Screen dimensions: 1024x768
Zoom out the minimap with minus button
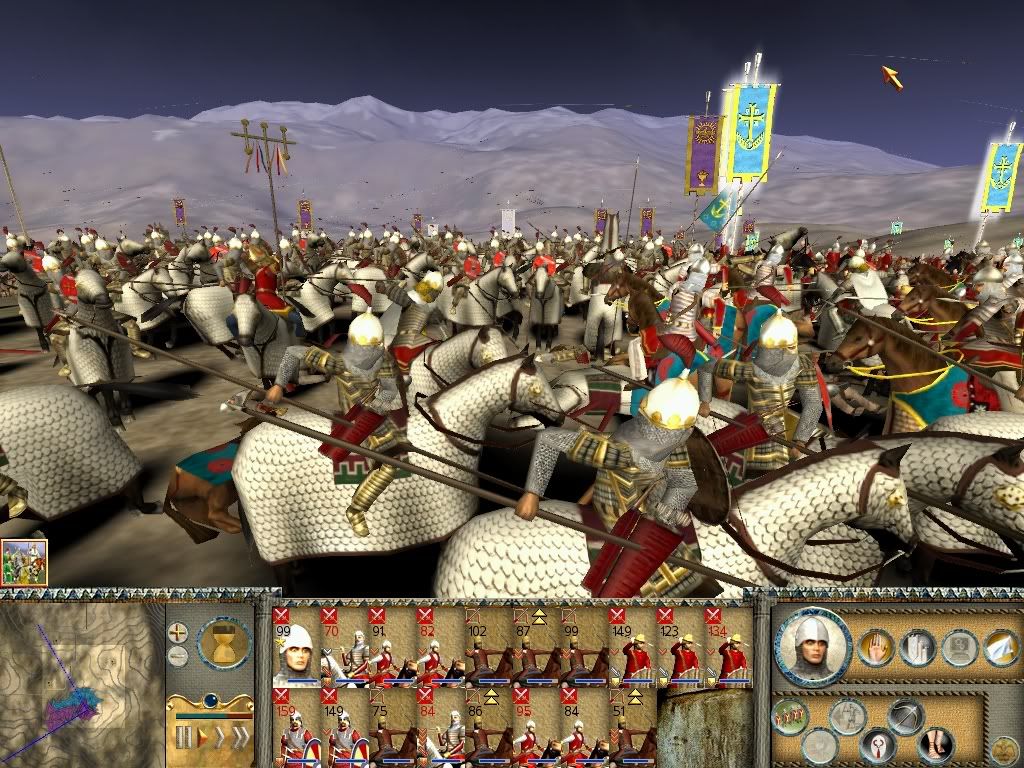click(x=178, y=656)
